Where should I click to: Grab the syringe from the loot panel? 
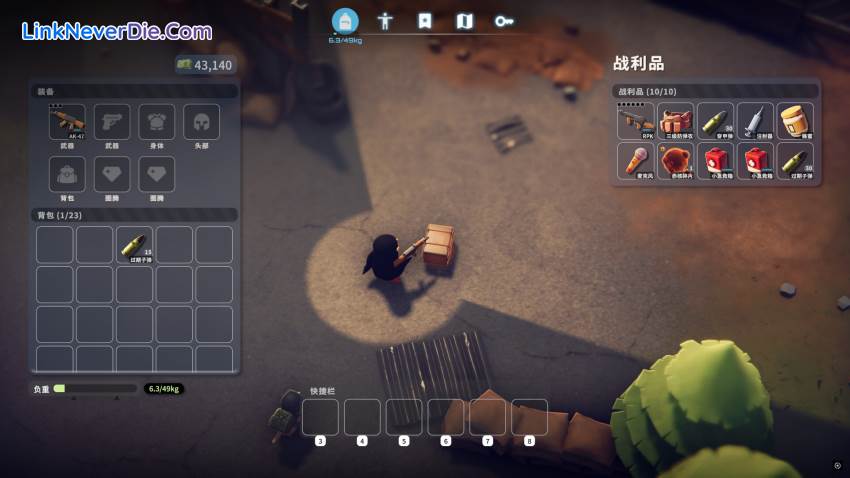click(756, 121)
